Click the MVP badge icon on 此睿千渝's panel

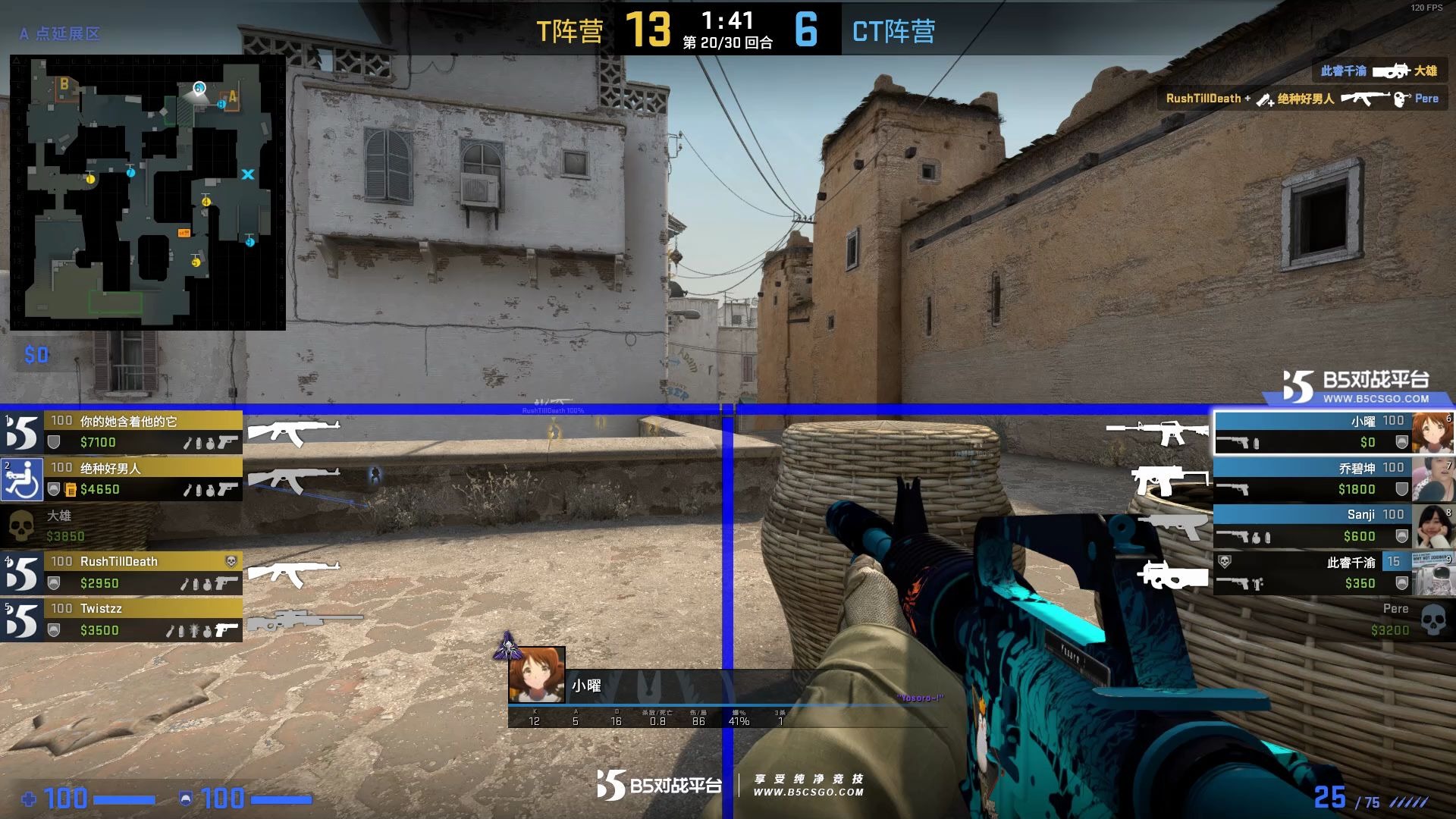[x=1224, y=561]
